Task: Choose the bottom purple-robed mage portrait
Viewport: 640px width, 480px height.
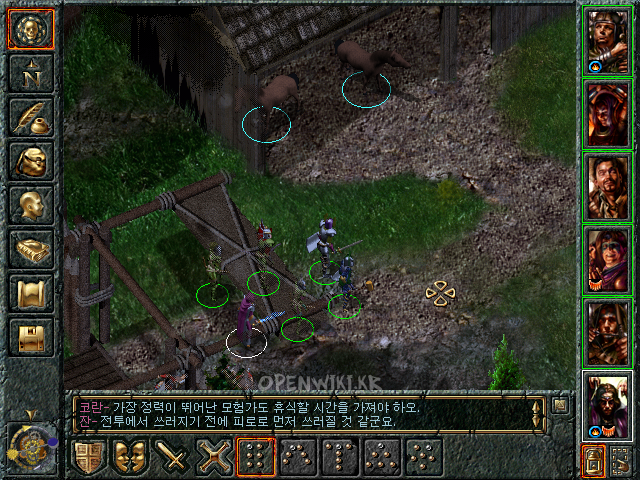Action: click(607, 404)
